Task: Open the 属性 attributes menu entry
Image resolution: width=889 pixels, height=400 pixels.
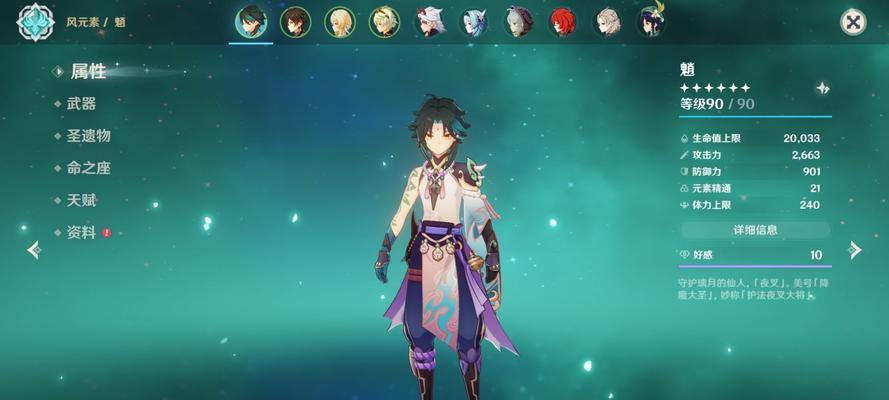Action: [87, 71]
